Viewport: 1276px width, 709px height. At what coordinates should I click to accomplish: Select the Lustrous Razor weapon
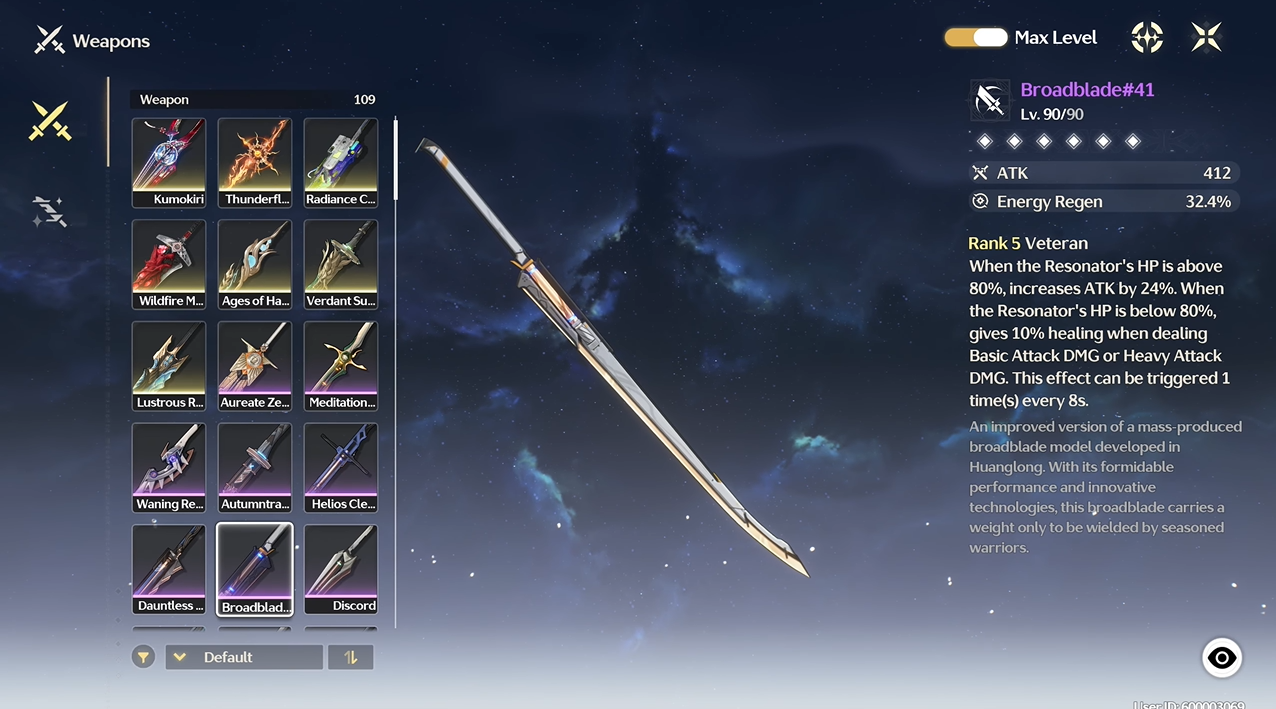(x=169, y=366)
